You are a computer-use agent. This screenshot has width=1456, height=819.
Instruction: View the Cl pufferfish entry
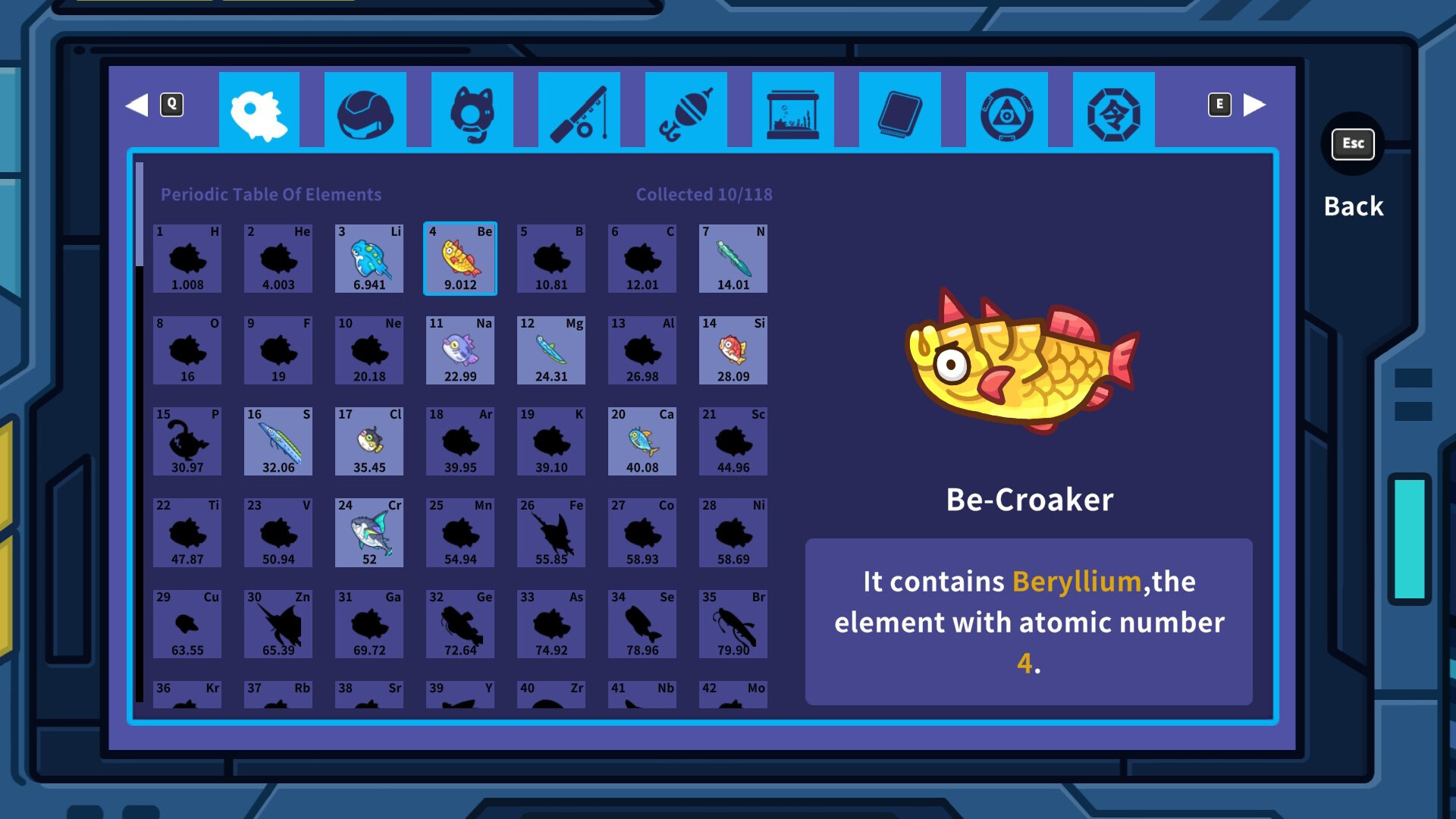point(369,441)
